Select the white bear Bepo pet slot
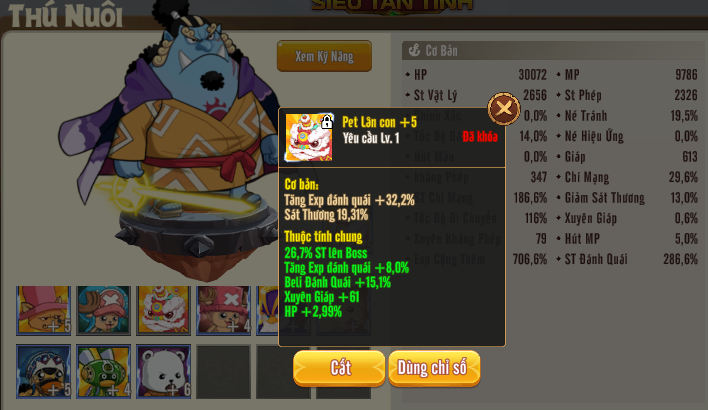 point(163,370)
